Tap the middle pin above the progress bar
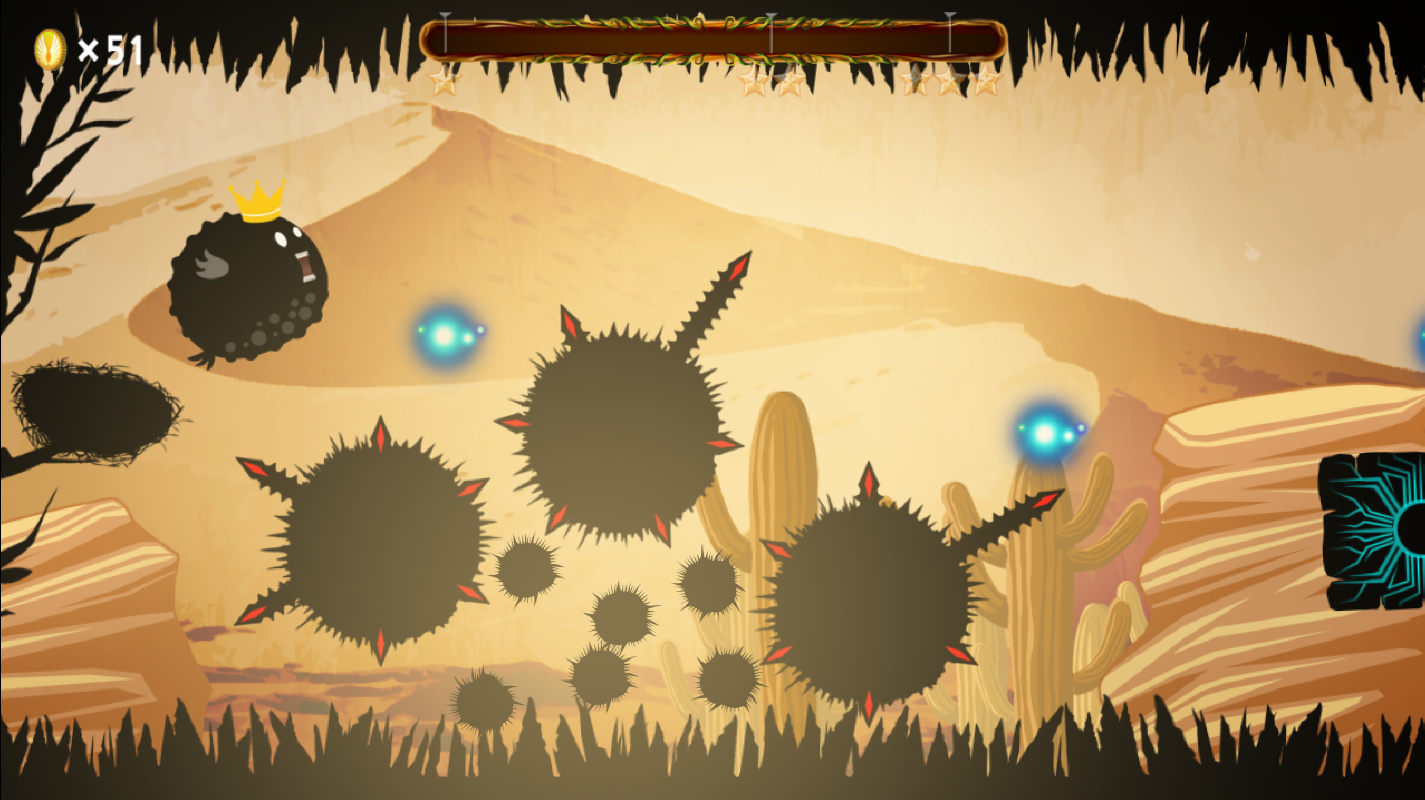1425x800 pixels. [771, 28]
